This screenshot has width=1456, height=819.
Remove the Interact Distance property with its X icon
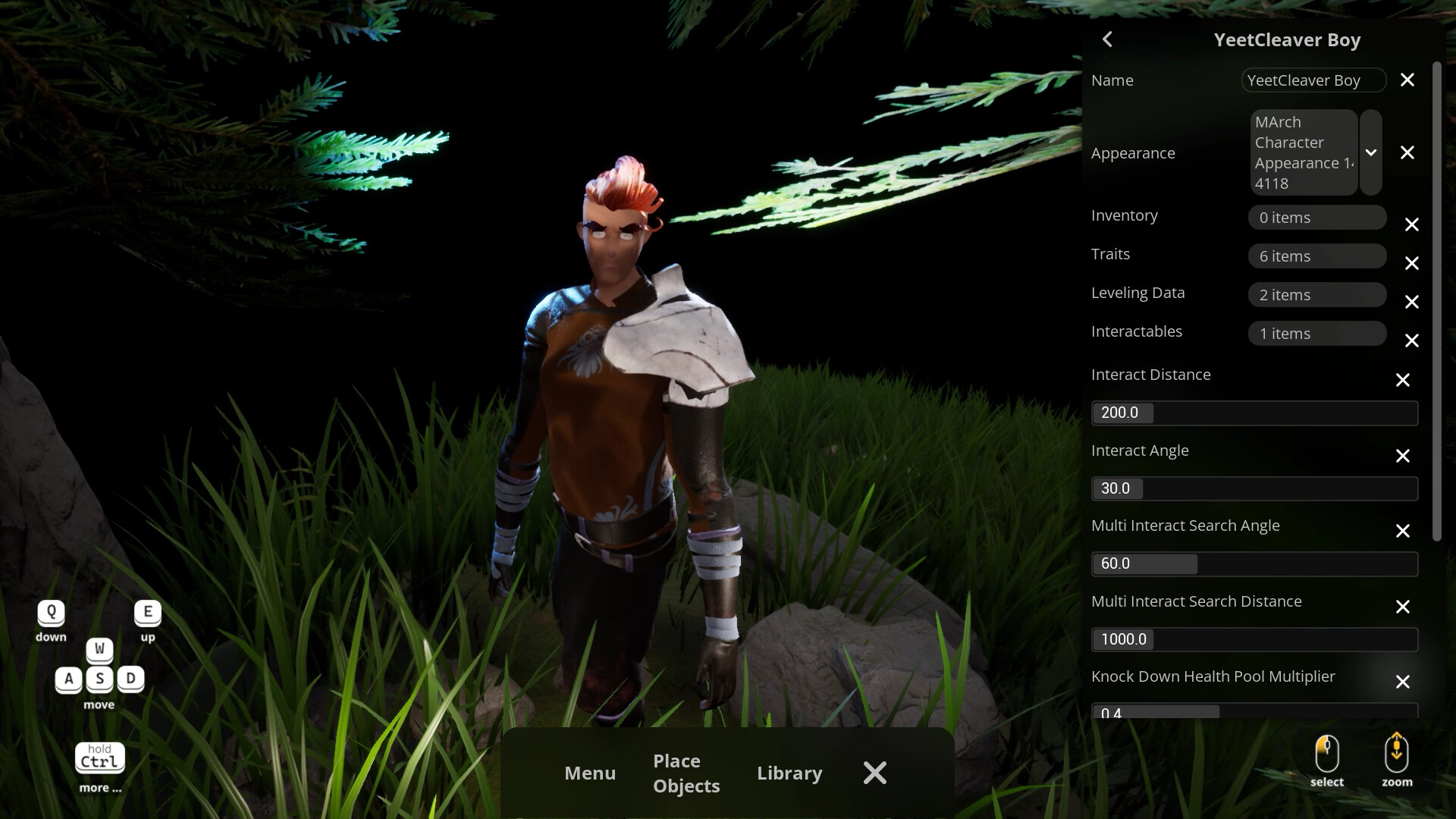coord(1403,380)
